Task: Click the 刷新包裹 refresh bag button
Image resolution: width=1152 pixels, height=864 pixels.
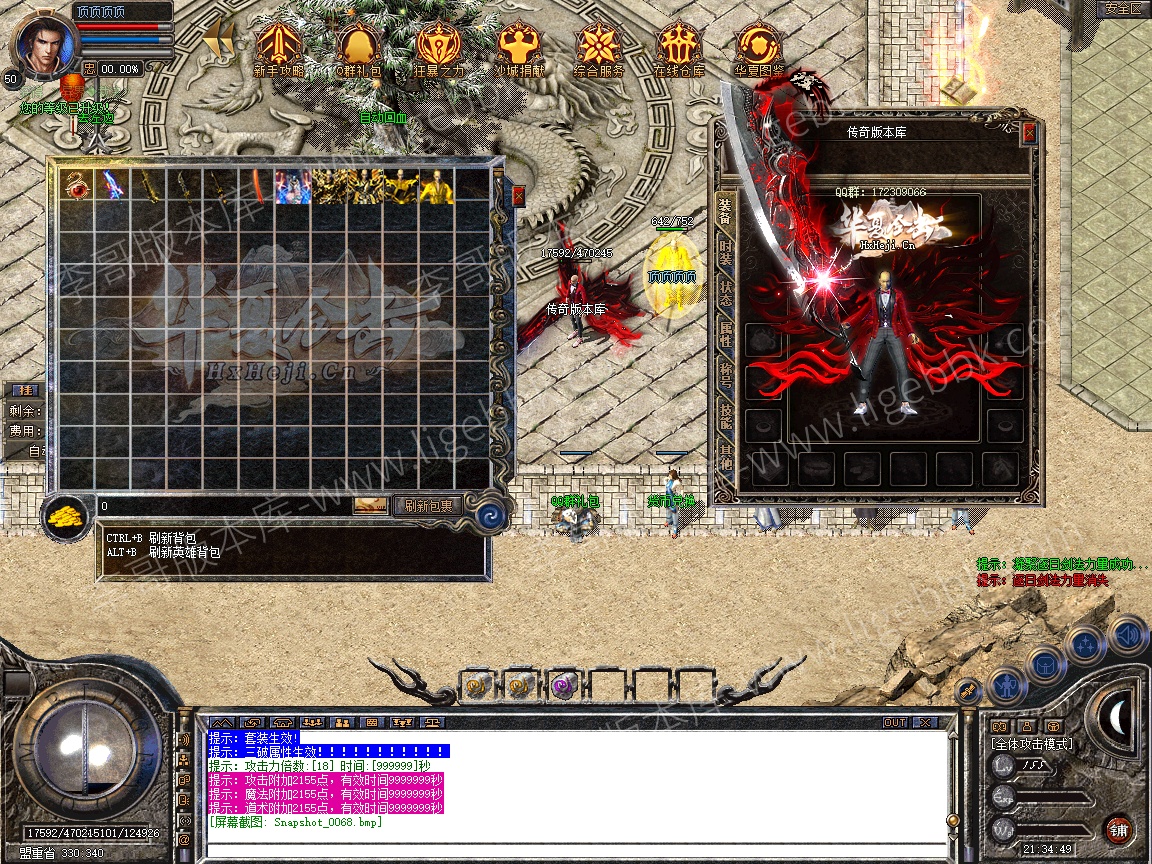Action: coord(428,506)
